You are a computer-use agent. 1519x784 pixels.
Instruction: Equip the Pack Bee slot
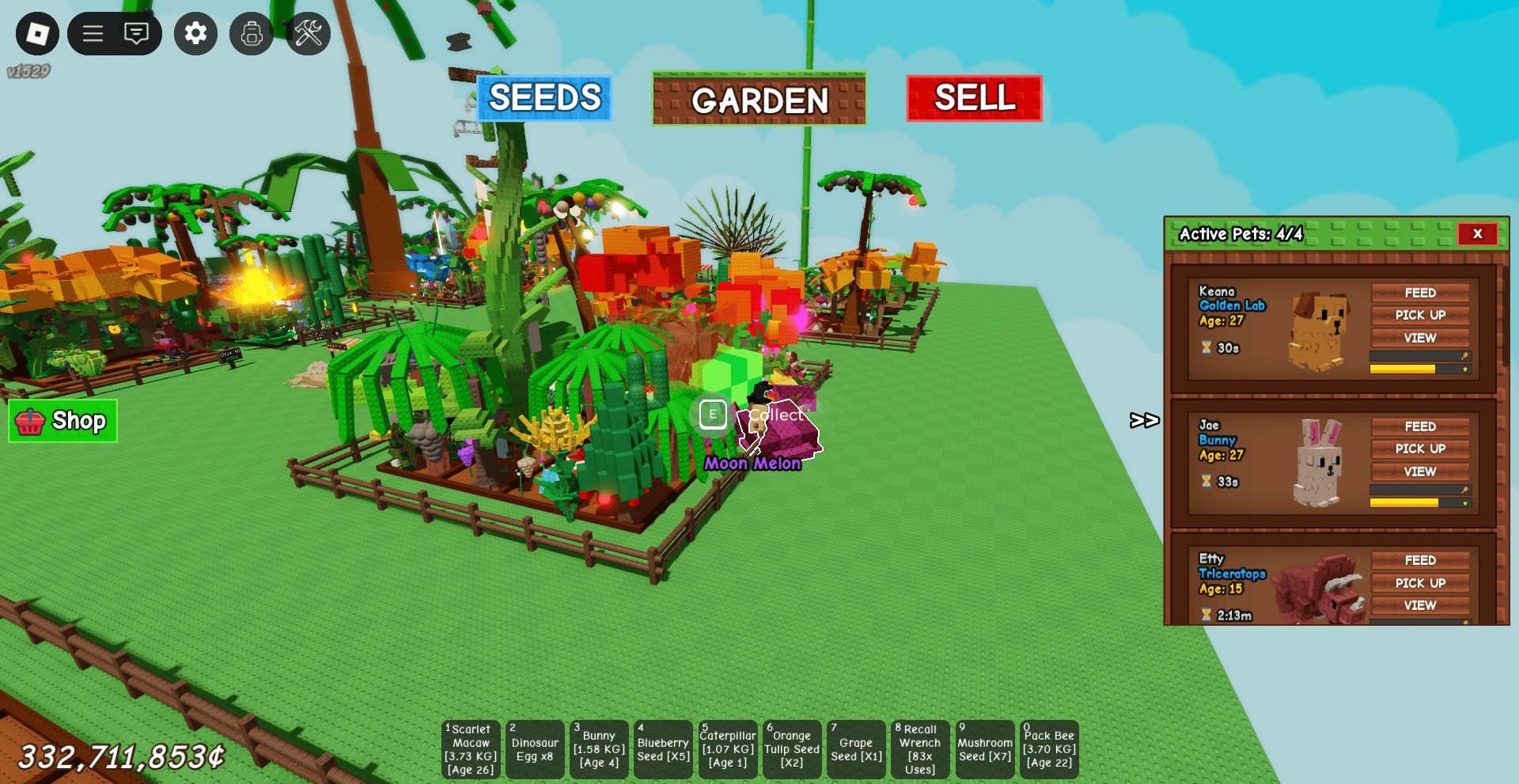[x=1049, y=749]
